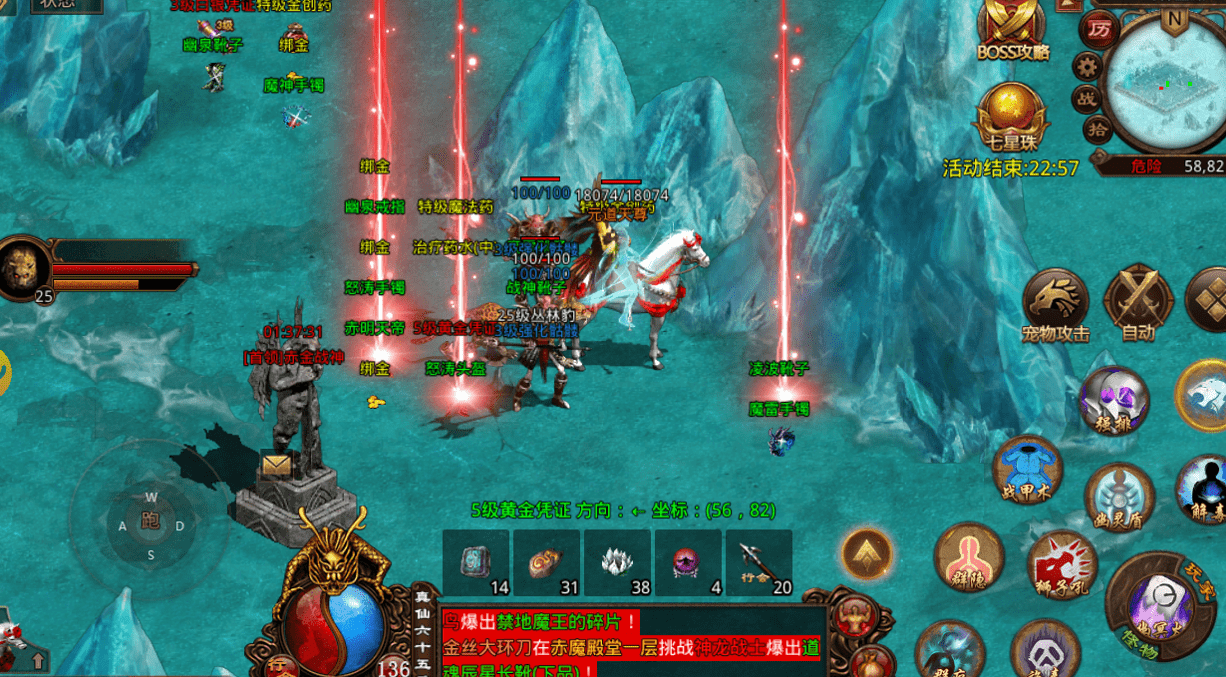This screenshot has height=677, width=1226.
Task: Tap the 历 button next to minimap
Action: tap(1100, 30)
